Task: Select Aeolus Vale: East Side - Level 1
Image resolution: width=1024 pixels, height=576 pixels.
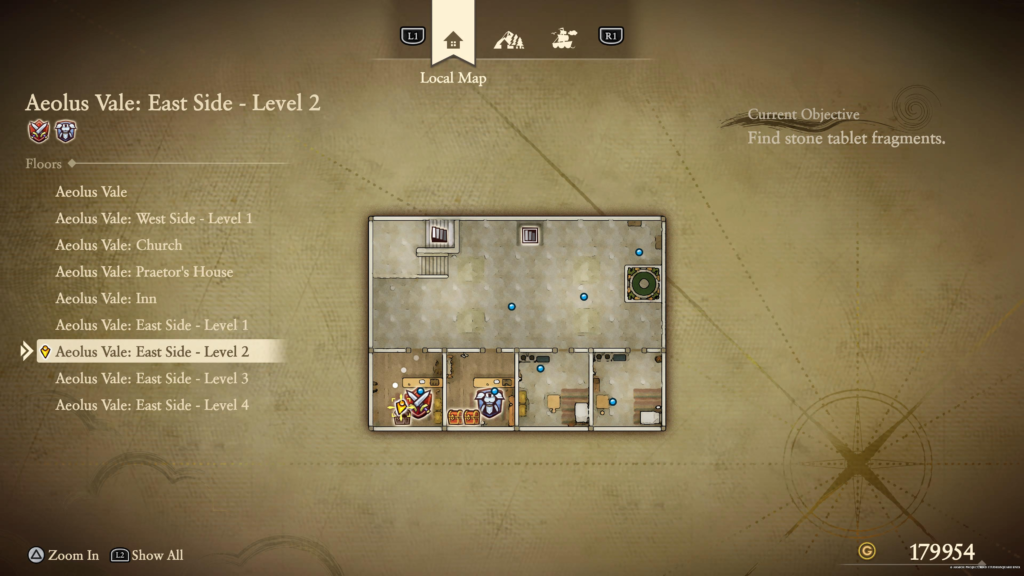Action: 152,325
